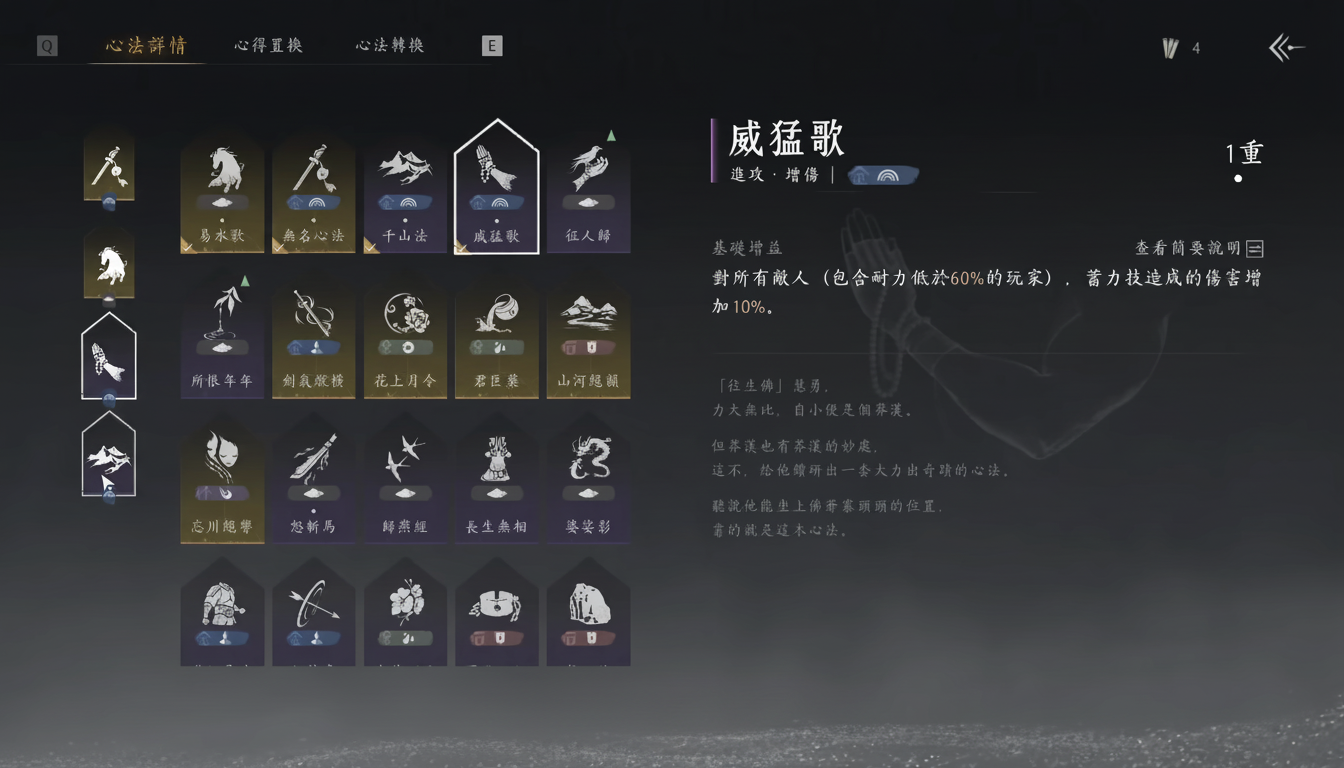
Task: Switch to the 心得置換 tab
Action: [x=266, y=45]
